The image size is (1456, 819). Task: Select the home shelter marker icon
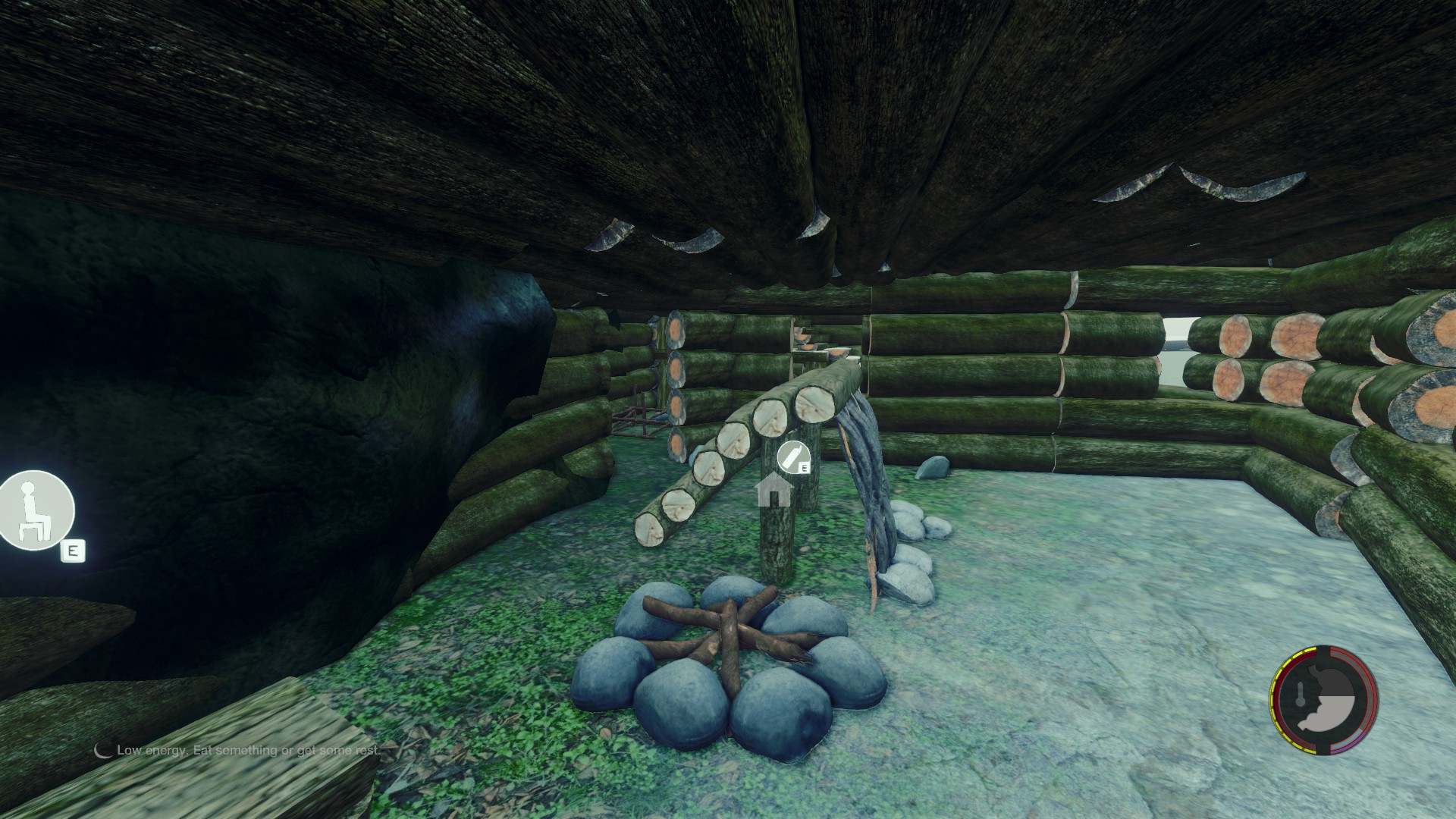(x=774, y=491)
